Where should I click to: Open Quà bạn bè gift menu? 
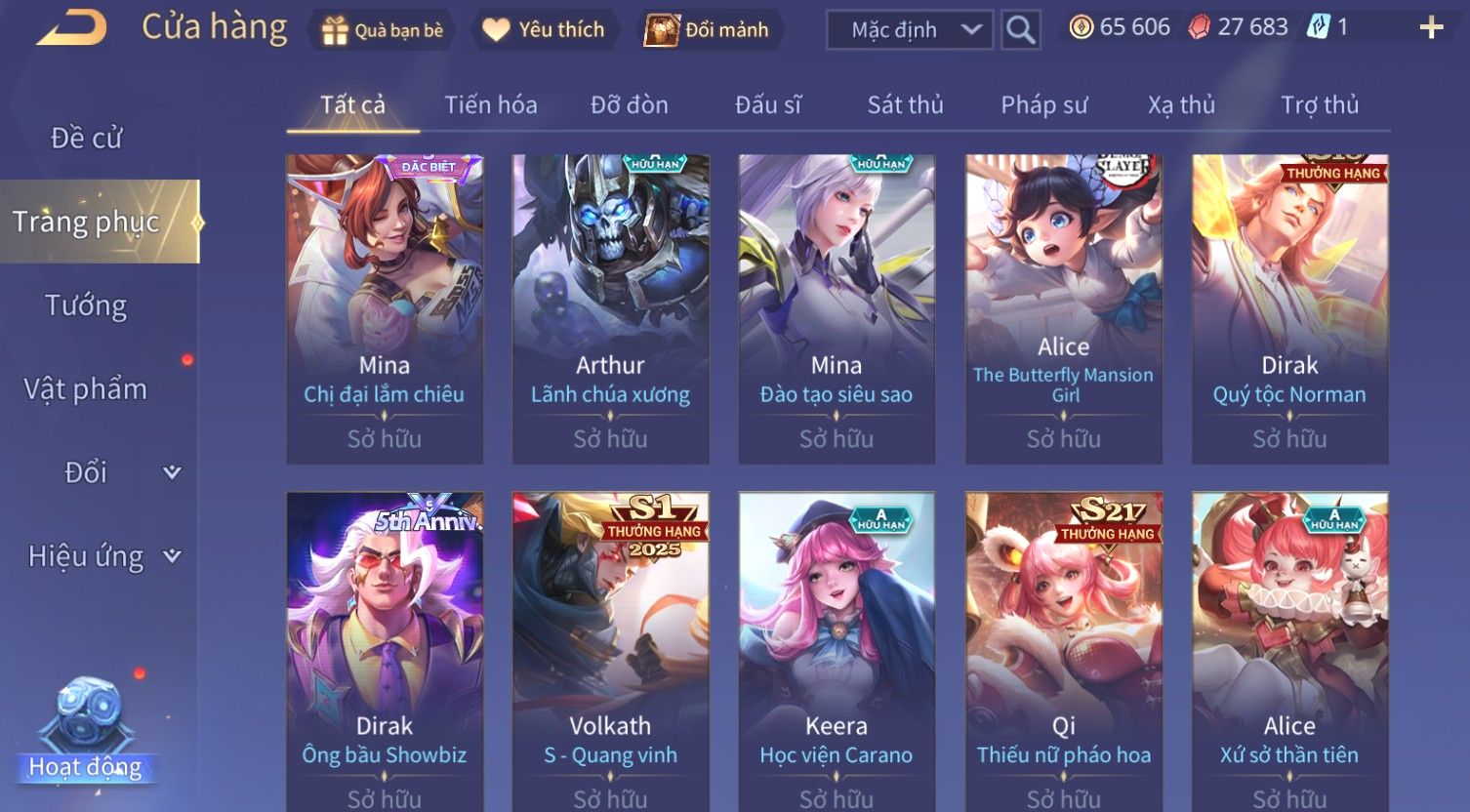tap(382, 30)
